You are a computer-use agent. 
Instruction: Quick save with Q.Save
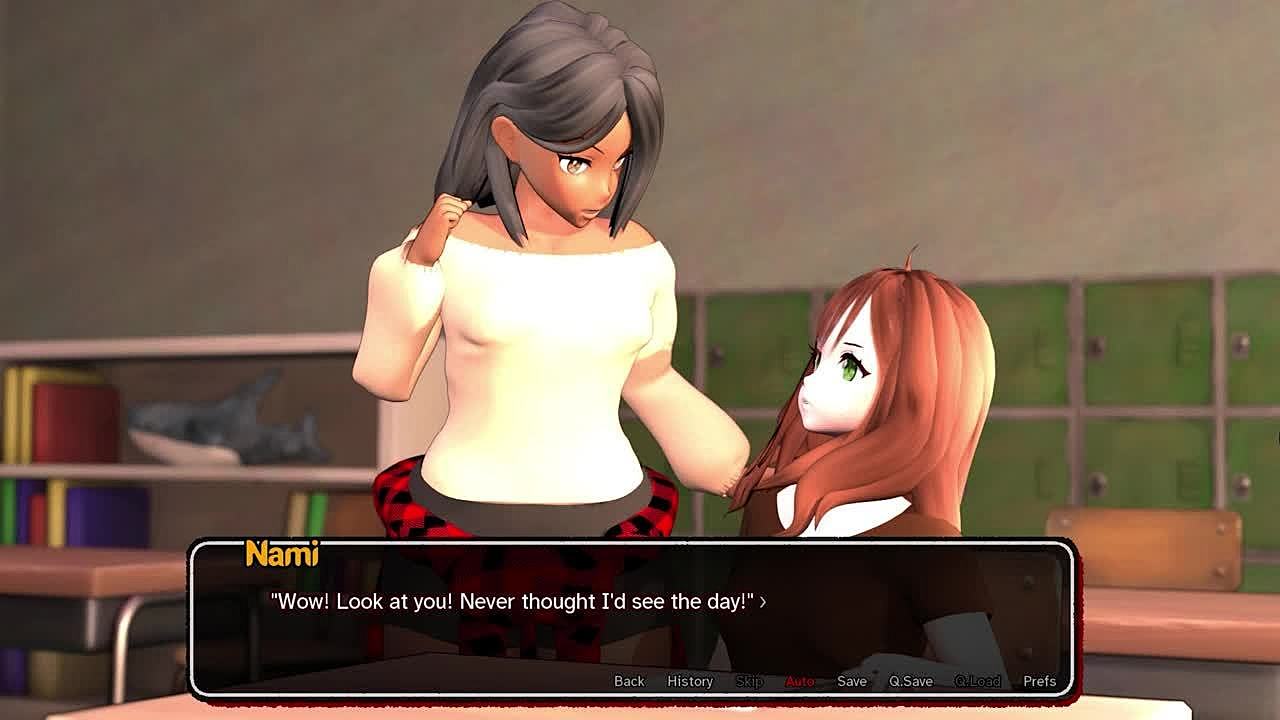(x=911, y=681)
